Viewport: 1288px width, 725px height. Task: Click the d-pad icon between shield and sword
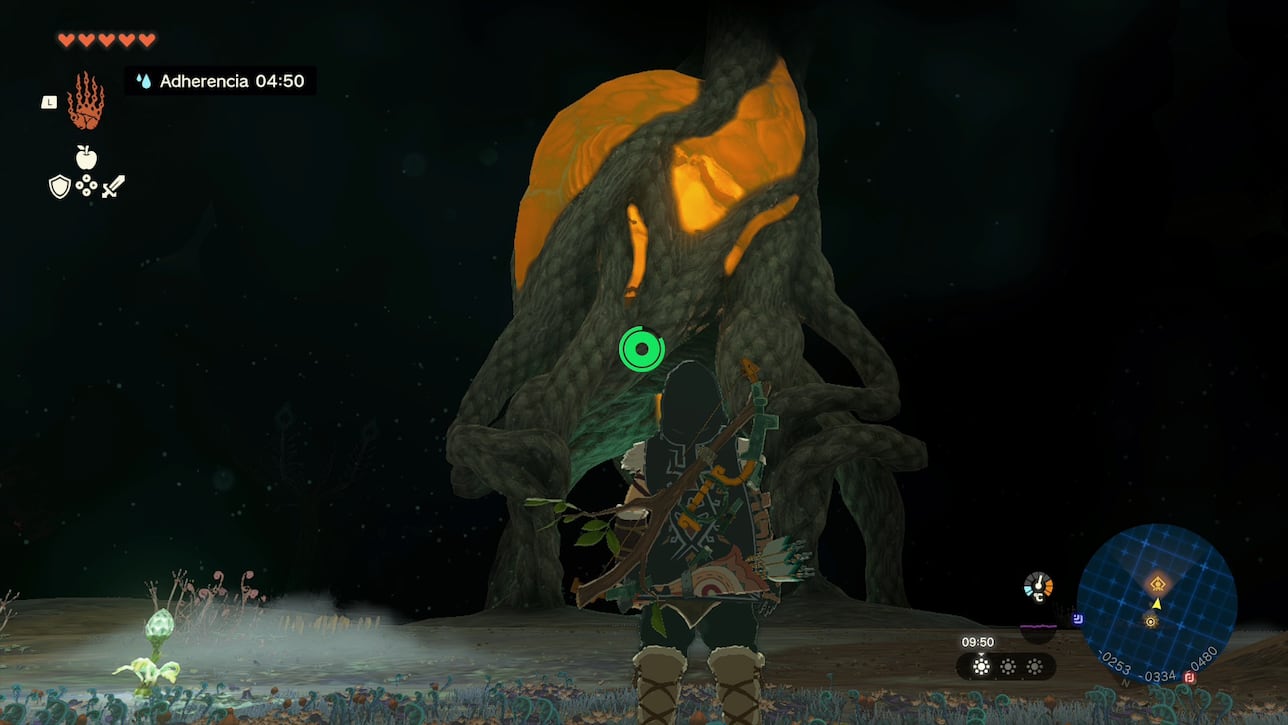click(86, 187)
